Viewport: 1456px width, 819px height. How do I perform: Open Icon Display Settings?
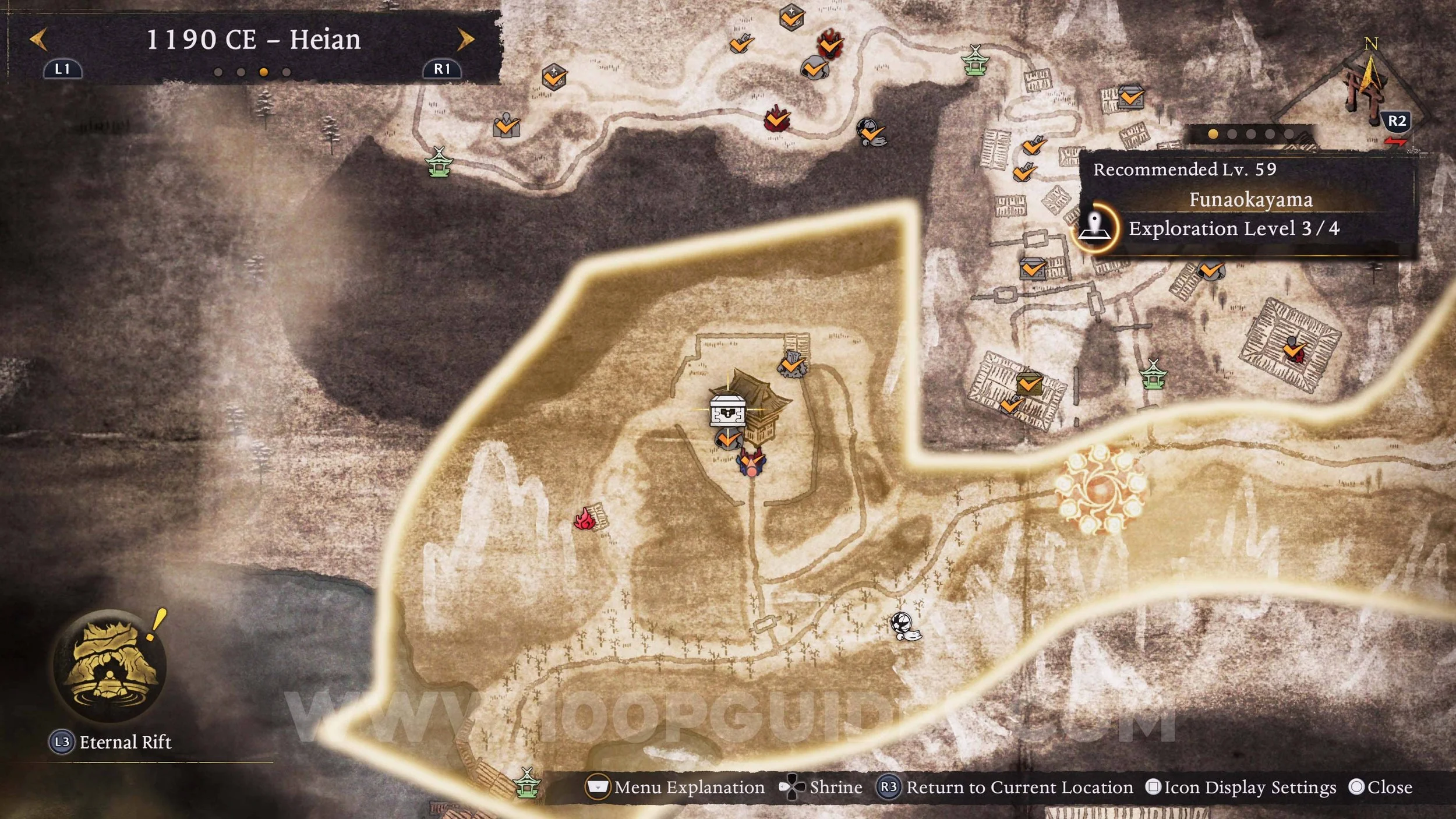click(x=1241, y=788)
